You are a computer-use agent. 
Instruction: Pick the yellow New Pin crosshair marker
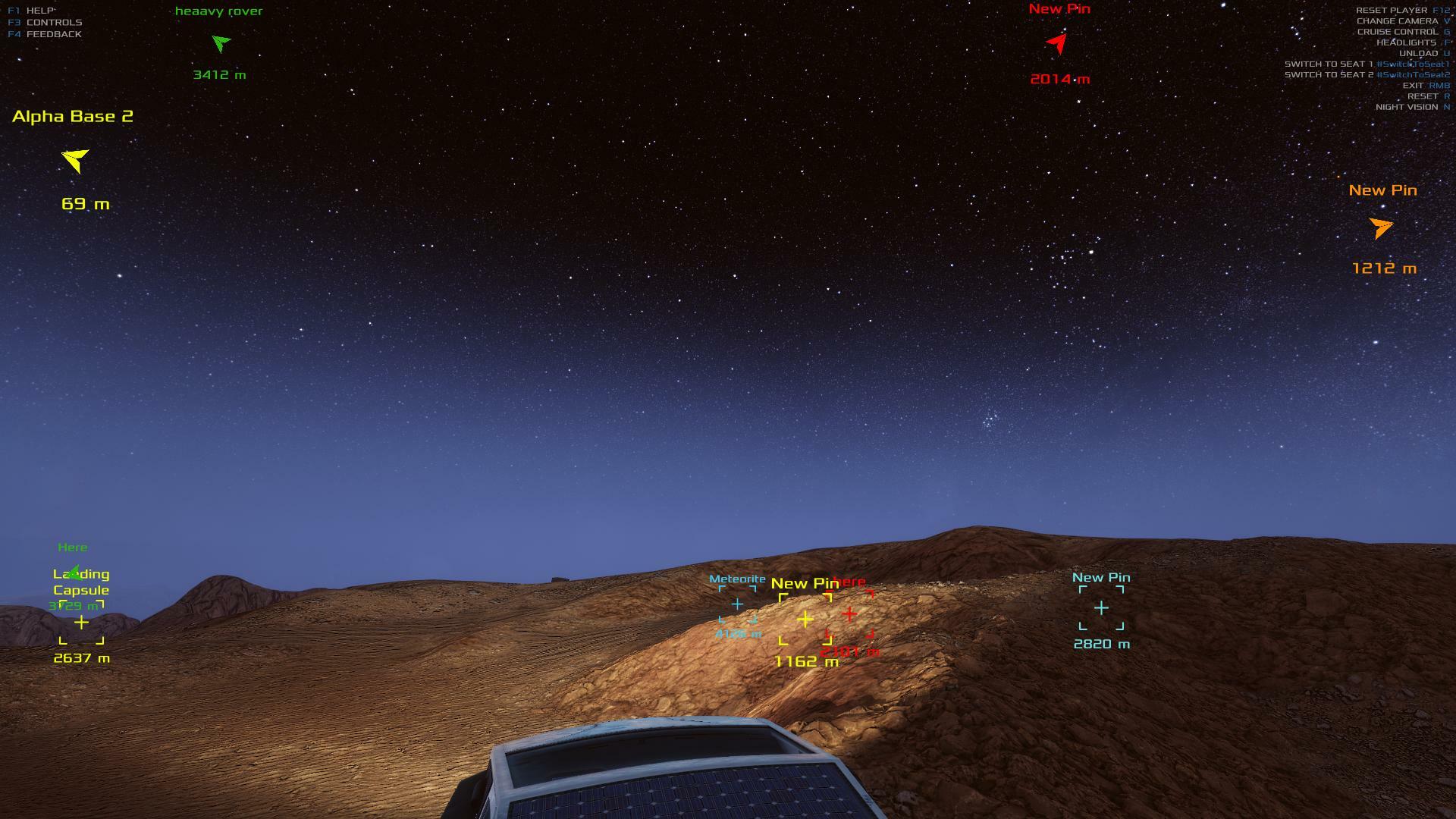(805, 620)
